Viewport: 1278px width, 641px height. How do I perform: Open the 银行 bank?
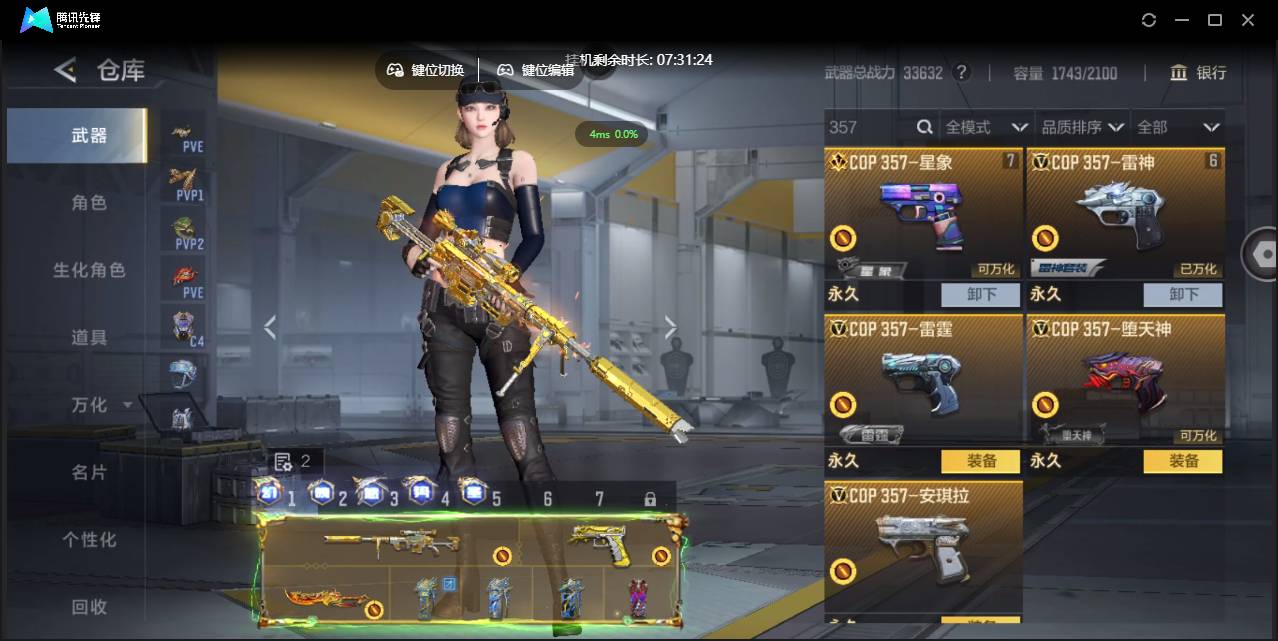[1198, 73]
